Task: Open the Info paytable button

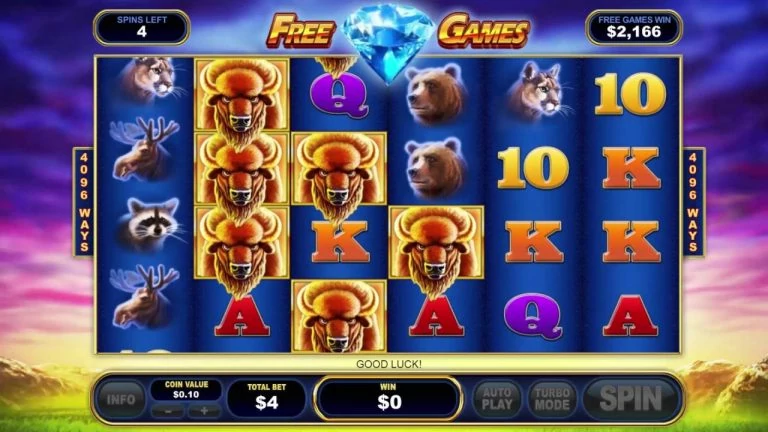Action: click(120, 399)
